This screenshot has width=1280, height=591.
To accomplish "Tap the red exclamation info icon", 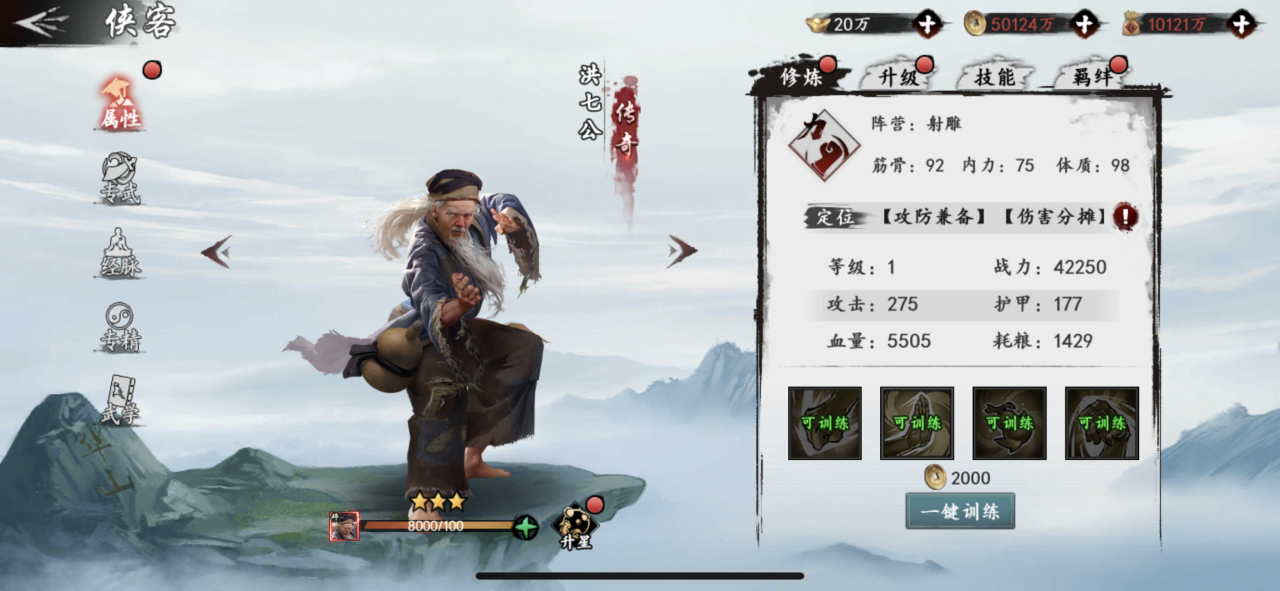I will (x=1126, y=217).
